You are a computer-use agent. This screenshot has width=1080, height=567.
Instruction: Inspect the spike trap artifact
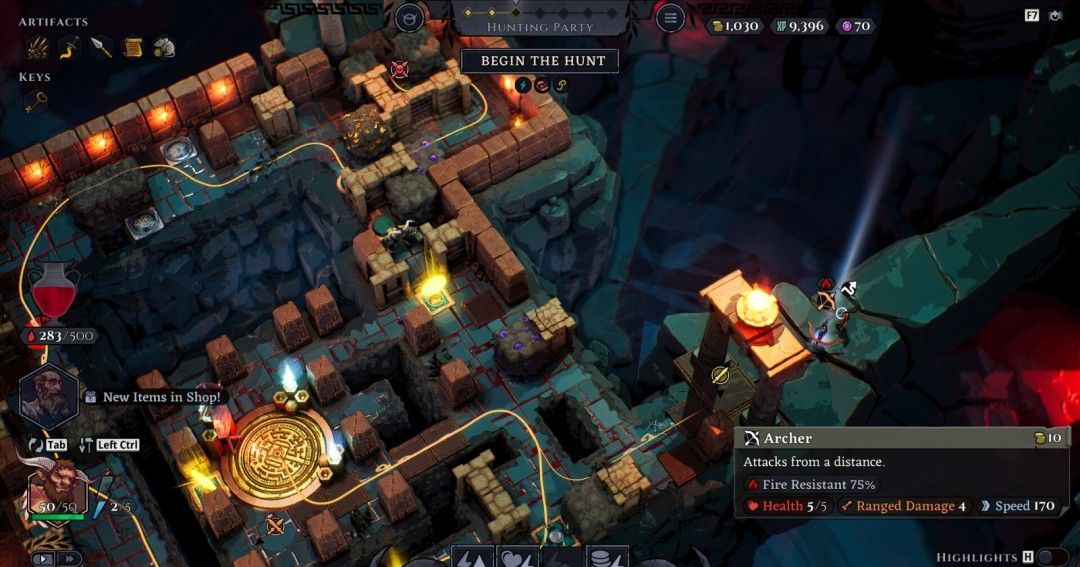(37, 46)
